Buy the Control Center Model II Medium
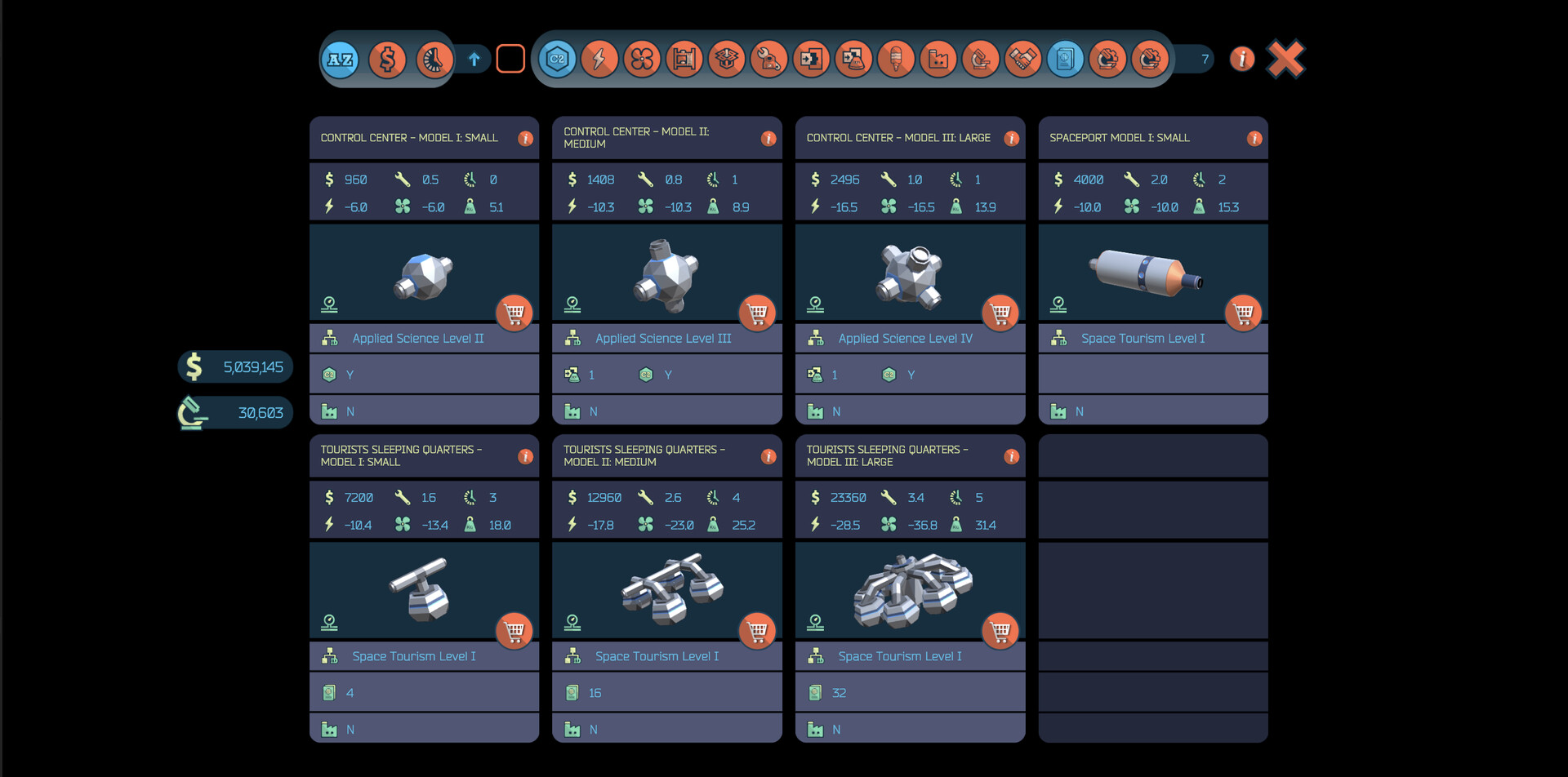 coord(757,313)
